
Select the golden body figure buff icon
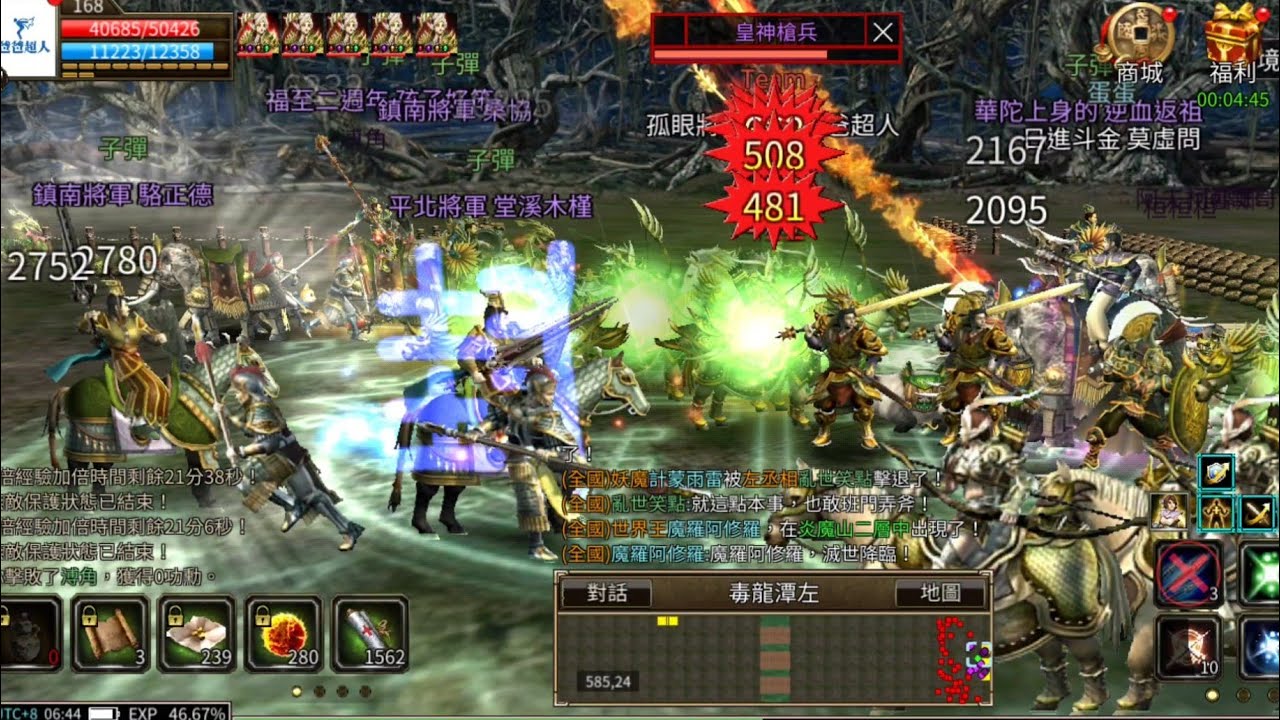click(x=1216, y=513)
